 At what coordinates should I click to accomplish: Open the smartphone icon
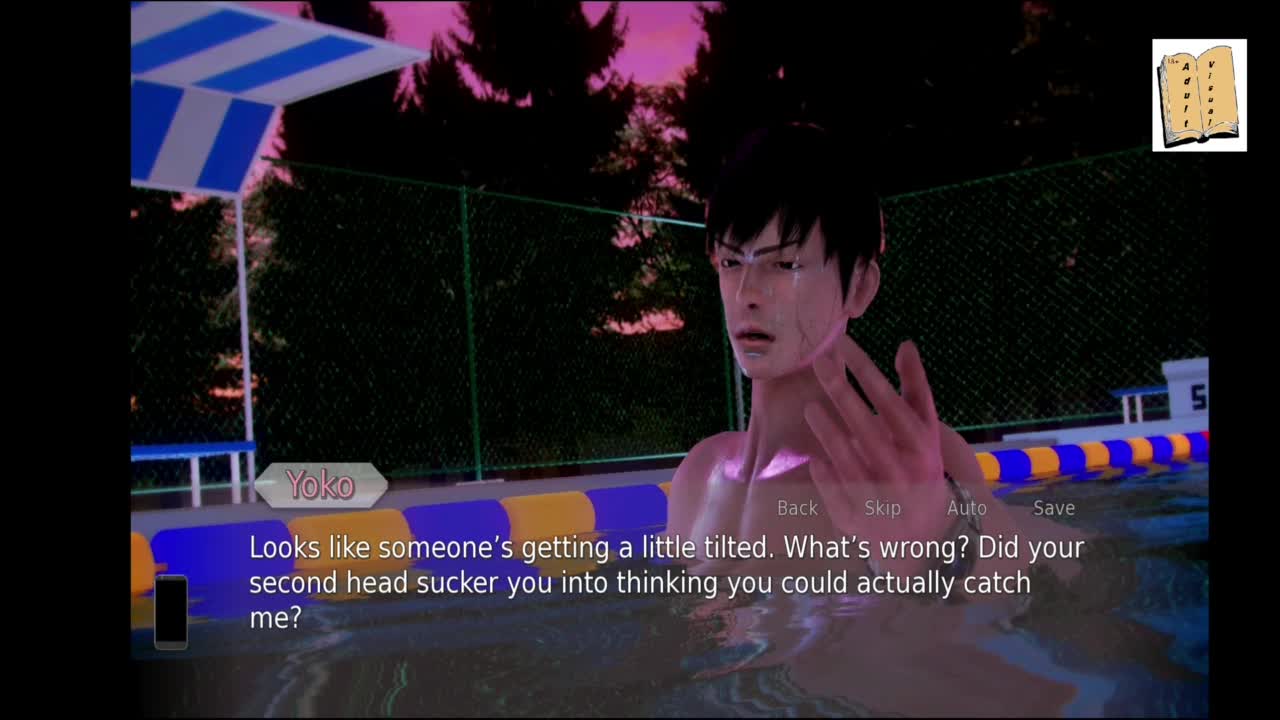point(171,610)
